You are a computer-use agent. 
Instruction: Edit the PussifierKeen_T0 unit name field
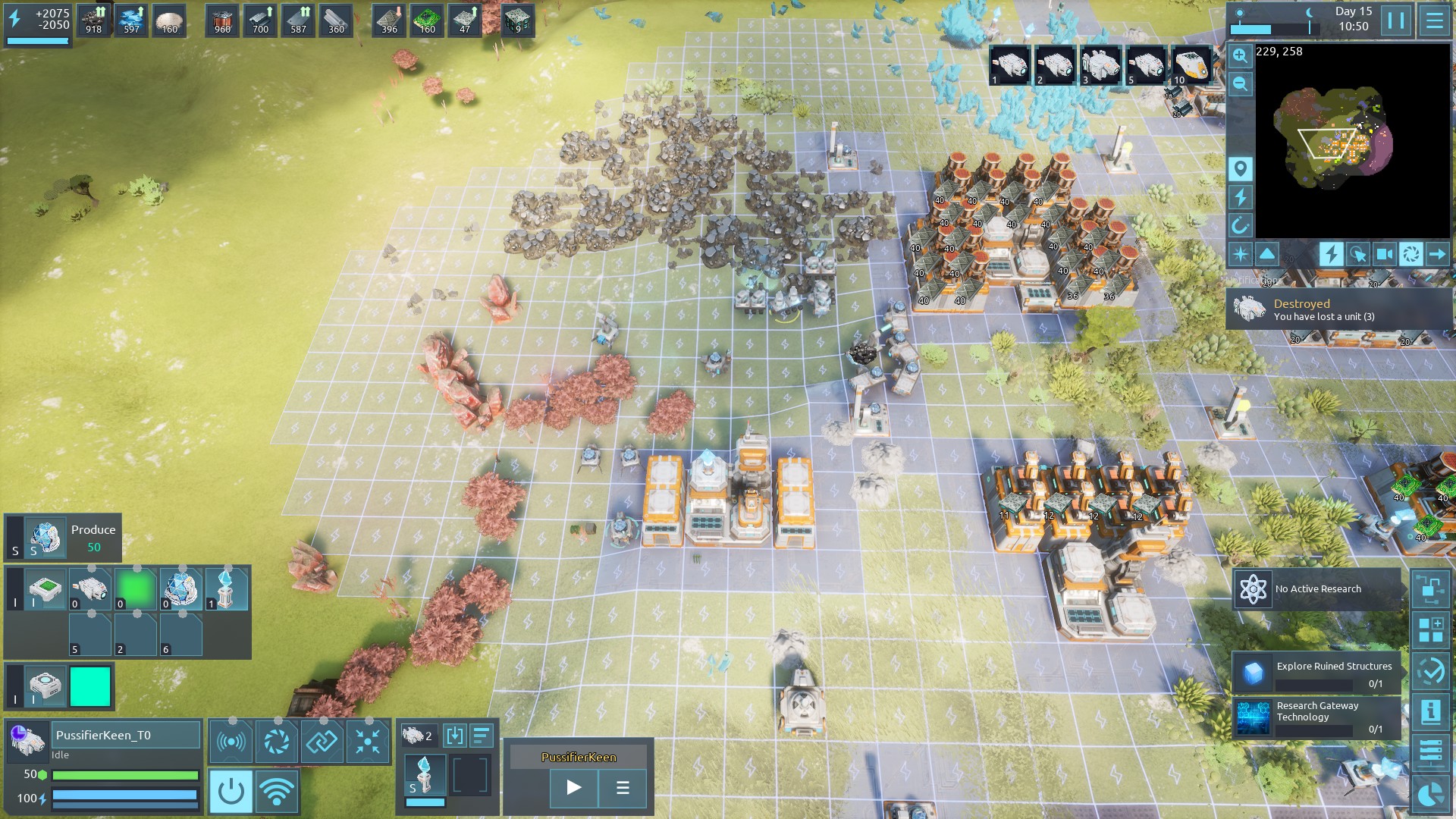click(127, 735)
